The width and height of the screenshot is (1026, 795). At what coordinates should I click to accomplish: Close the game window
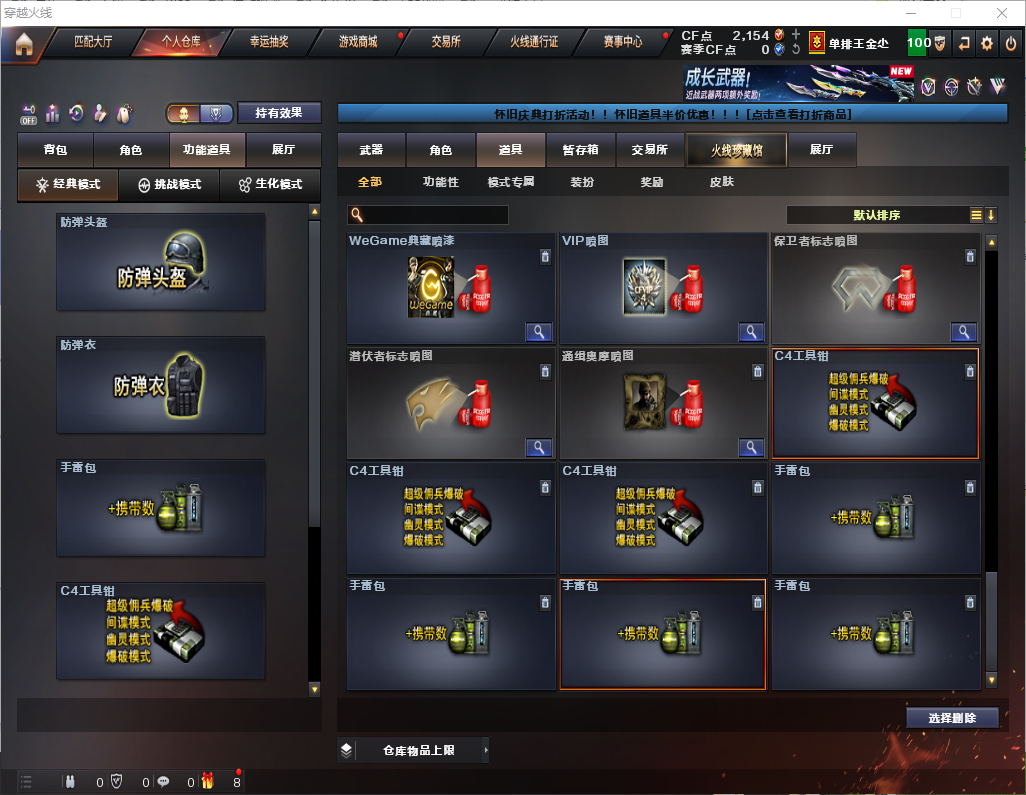pyautogui.click(x=1002, y=13)
